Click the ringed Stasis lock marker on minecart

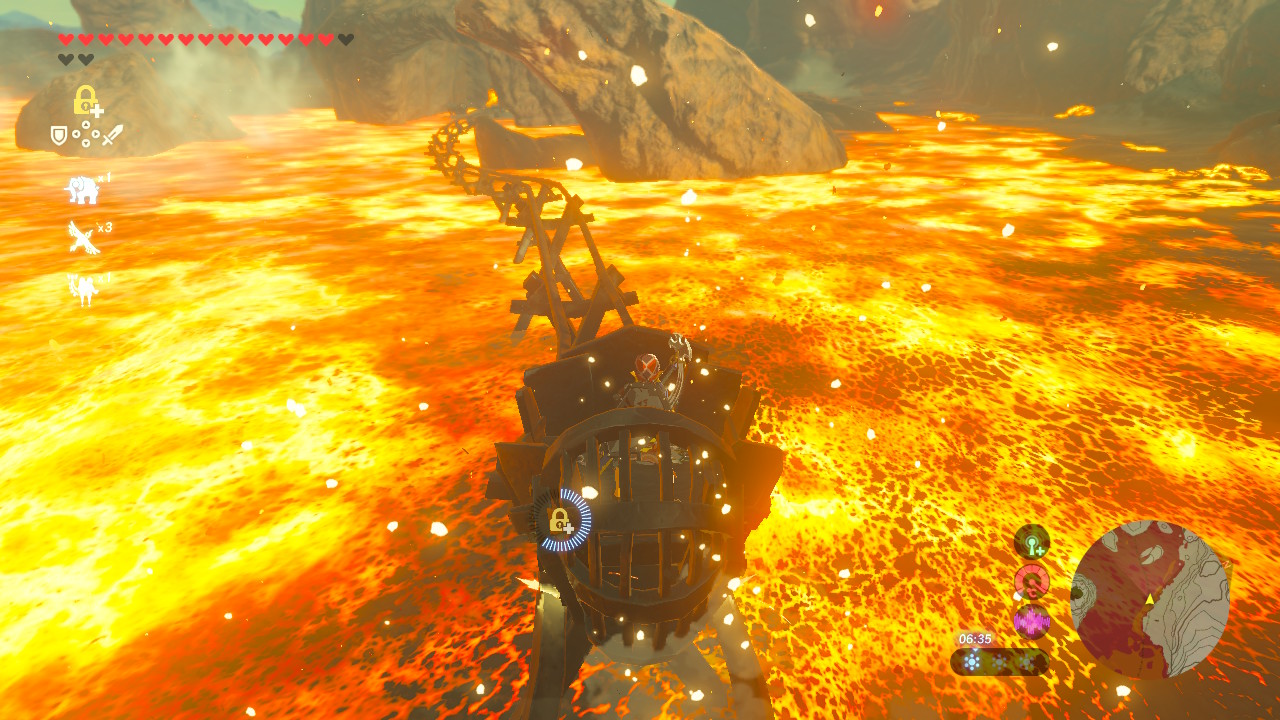tap(560, 520)
